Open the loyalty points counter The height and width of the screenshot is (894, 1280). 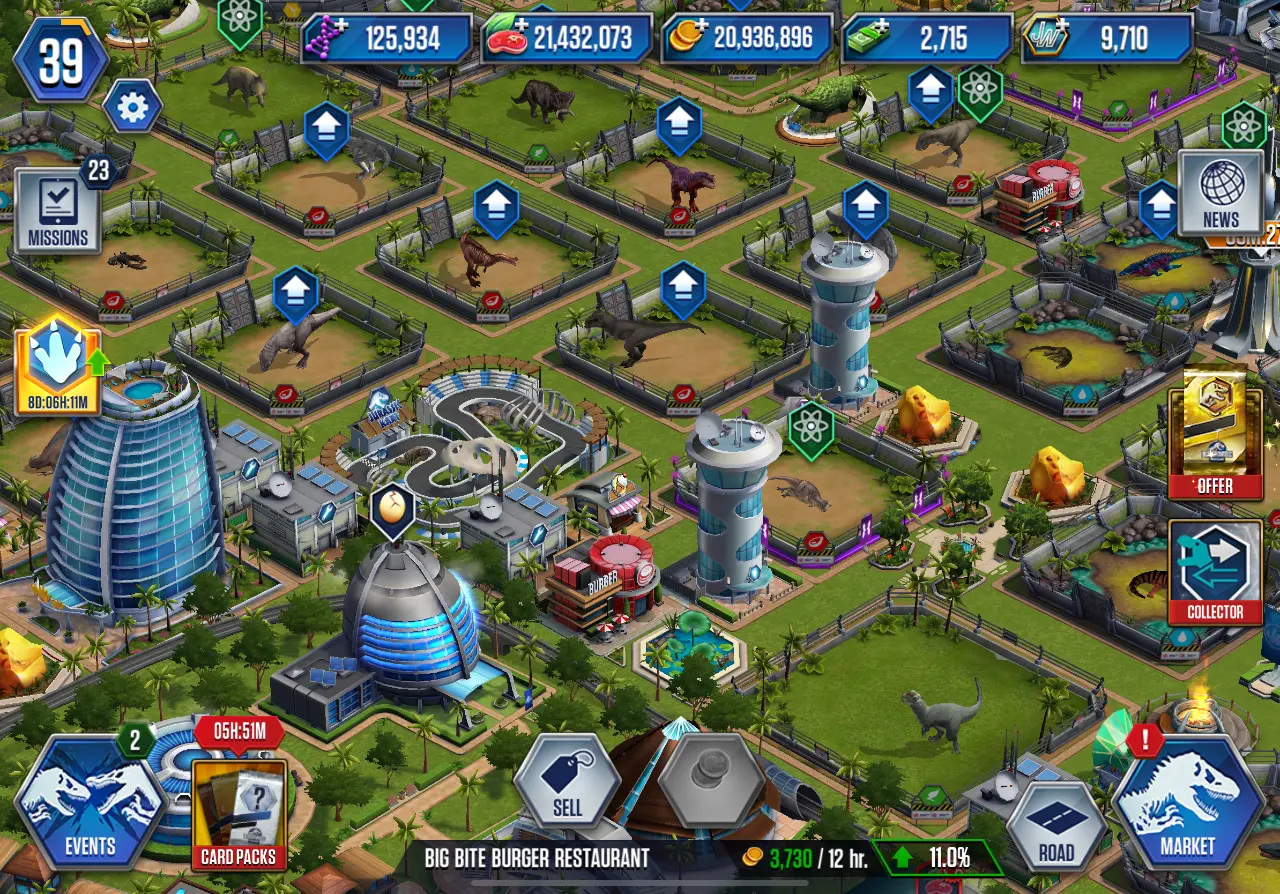1107,39
